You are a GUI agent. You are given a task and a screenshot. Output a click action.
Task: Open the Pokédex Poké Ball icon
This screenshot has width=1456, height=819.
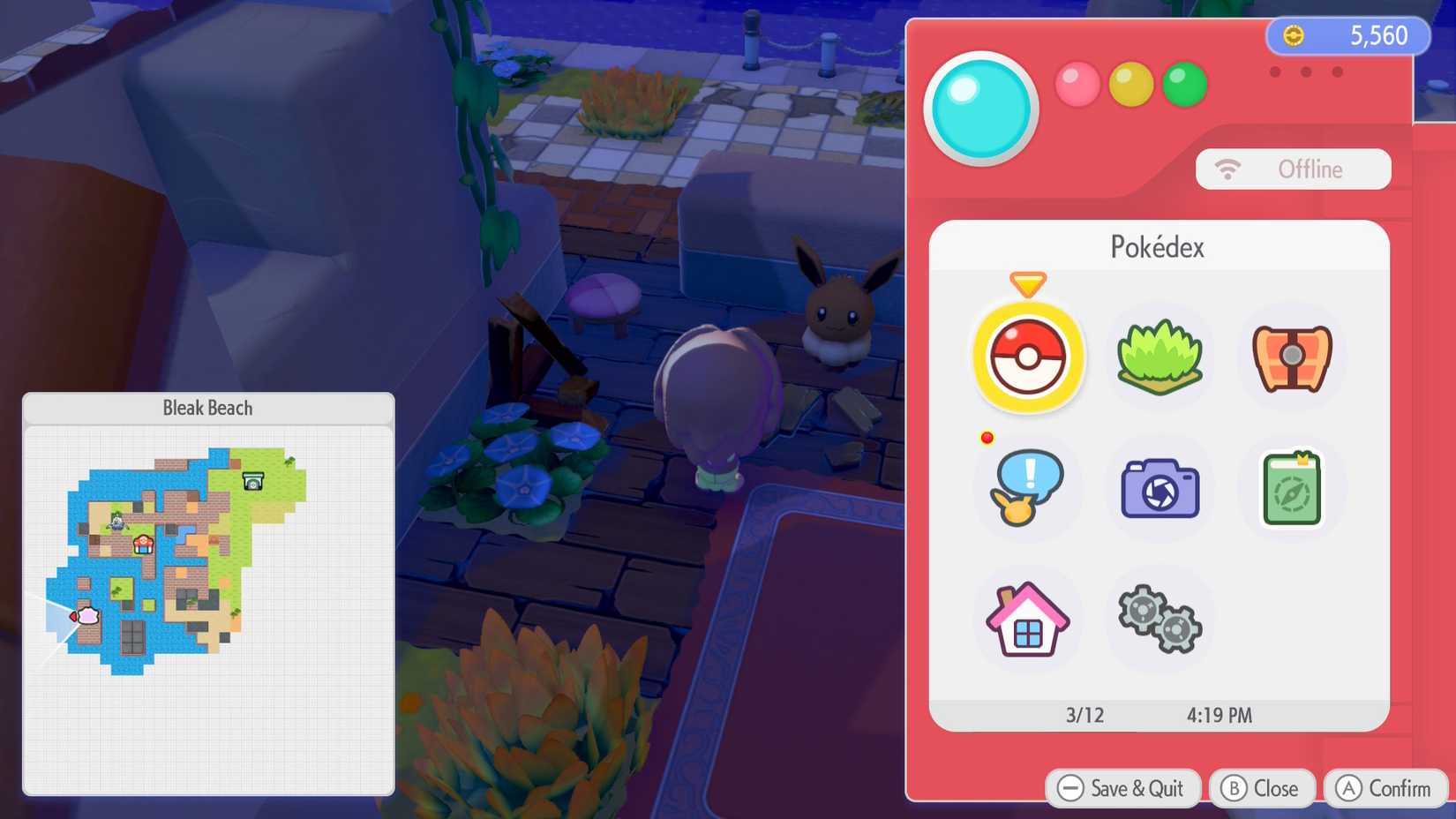pyautogui.click(x=1027, y=357)
